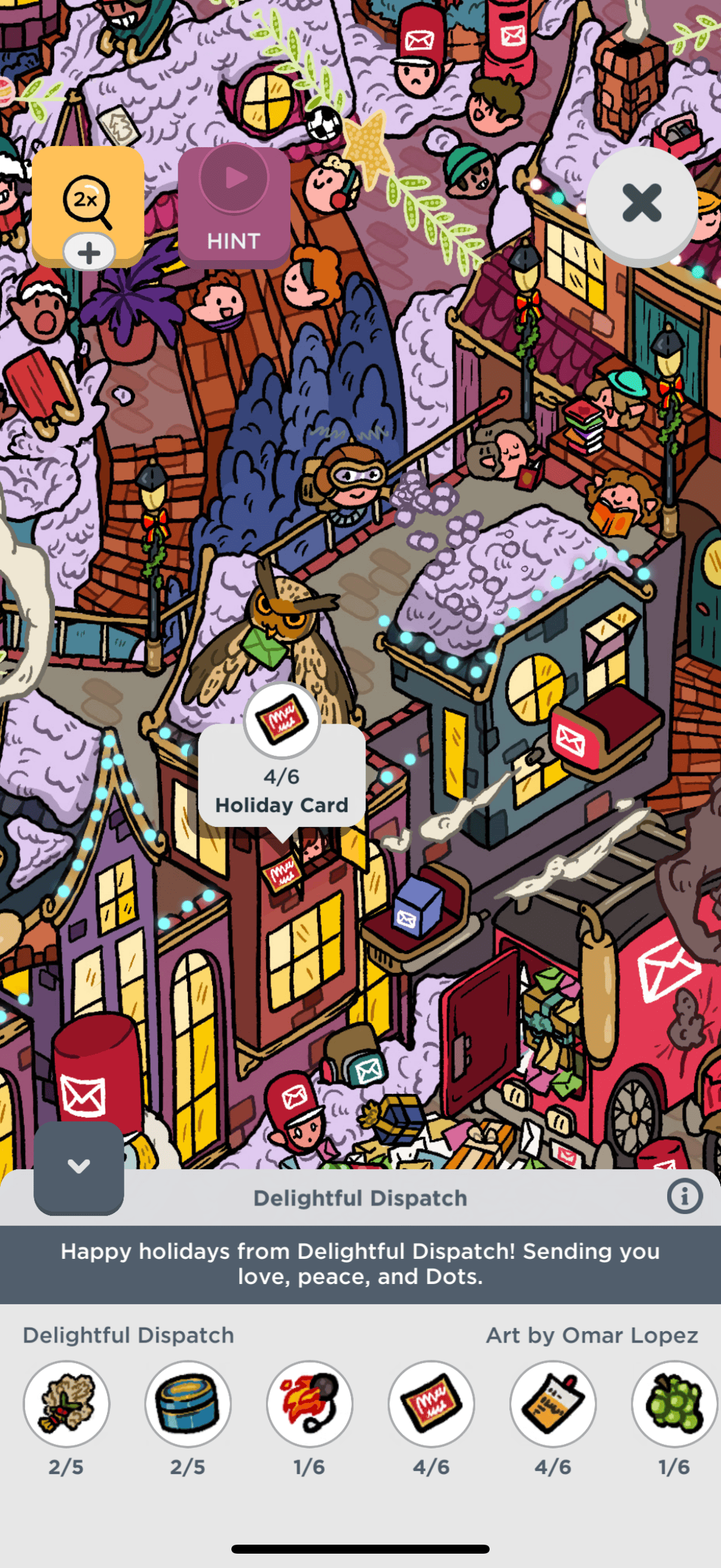Collapse the item panel with the down chevron
Screen dimensions: 721x1568
tap(78, 1166)
